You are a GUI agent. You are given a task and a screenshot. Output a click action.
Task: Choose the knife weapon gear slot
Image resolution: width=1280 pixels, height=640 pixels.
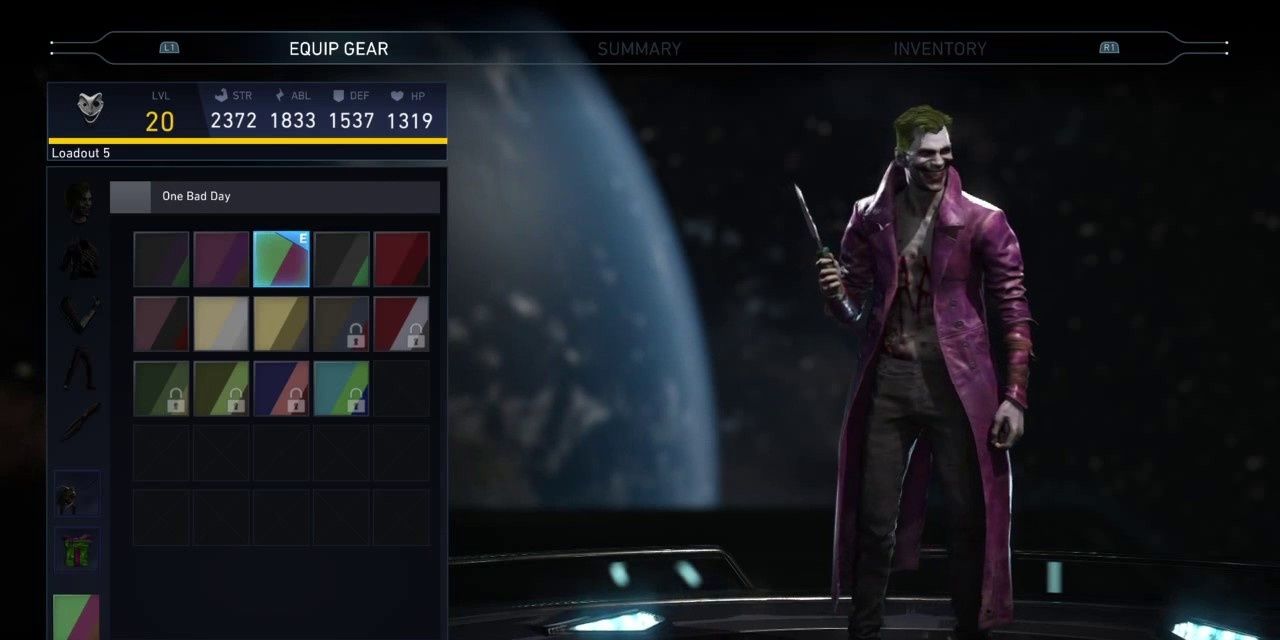coord(79,422)
